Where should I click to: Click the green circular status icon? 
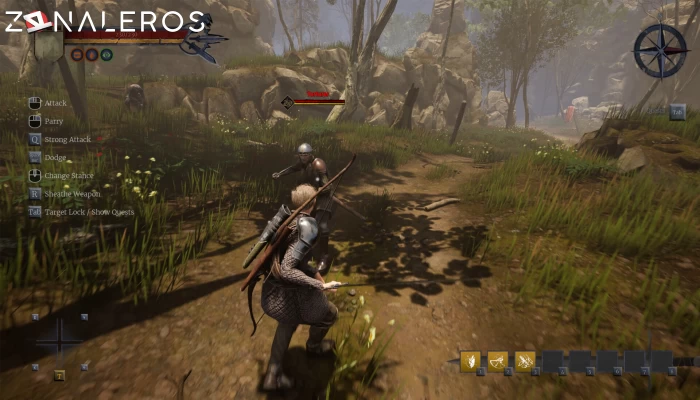tap(107, 54)
